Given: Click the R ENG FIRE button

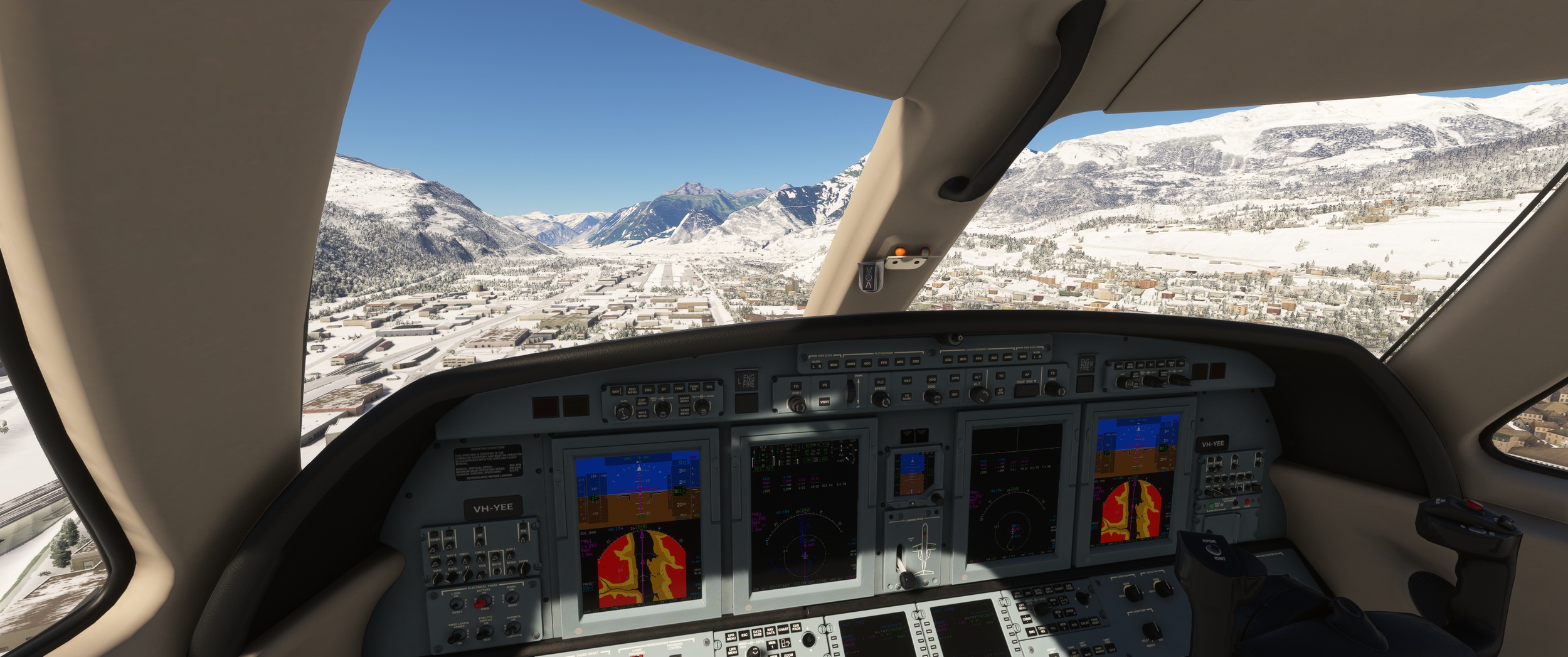Looking at the screenshot, I should 1086,365.
